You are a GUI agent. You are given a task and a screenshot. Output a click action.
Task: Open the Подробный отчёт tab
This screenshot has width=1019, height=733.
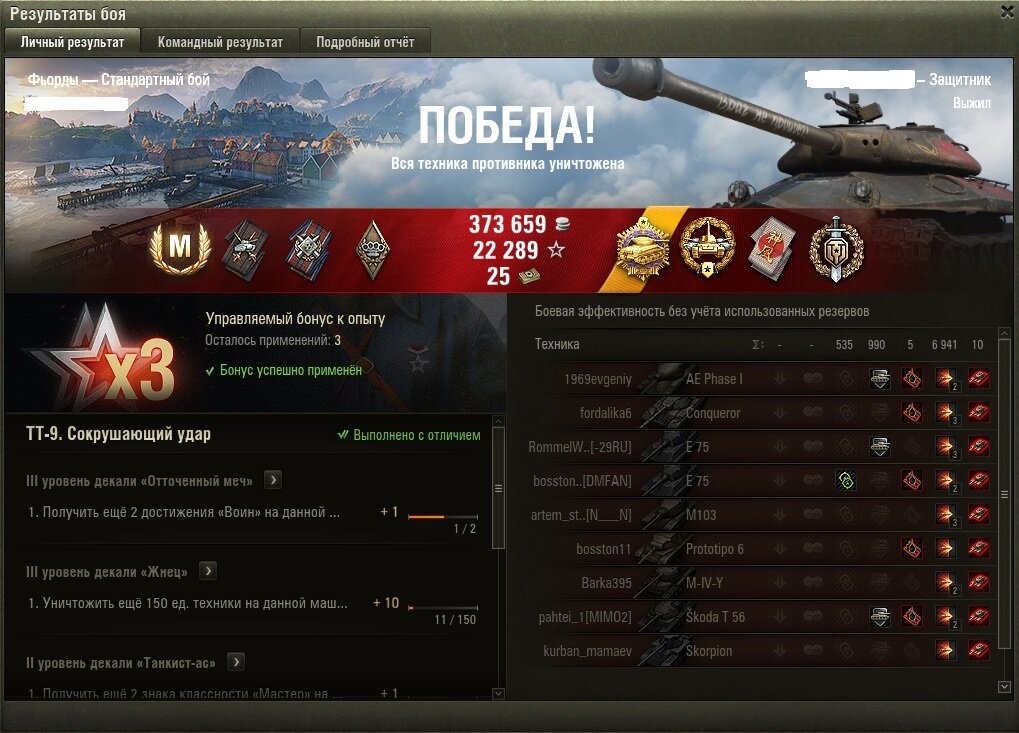coord(372,42)
